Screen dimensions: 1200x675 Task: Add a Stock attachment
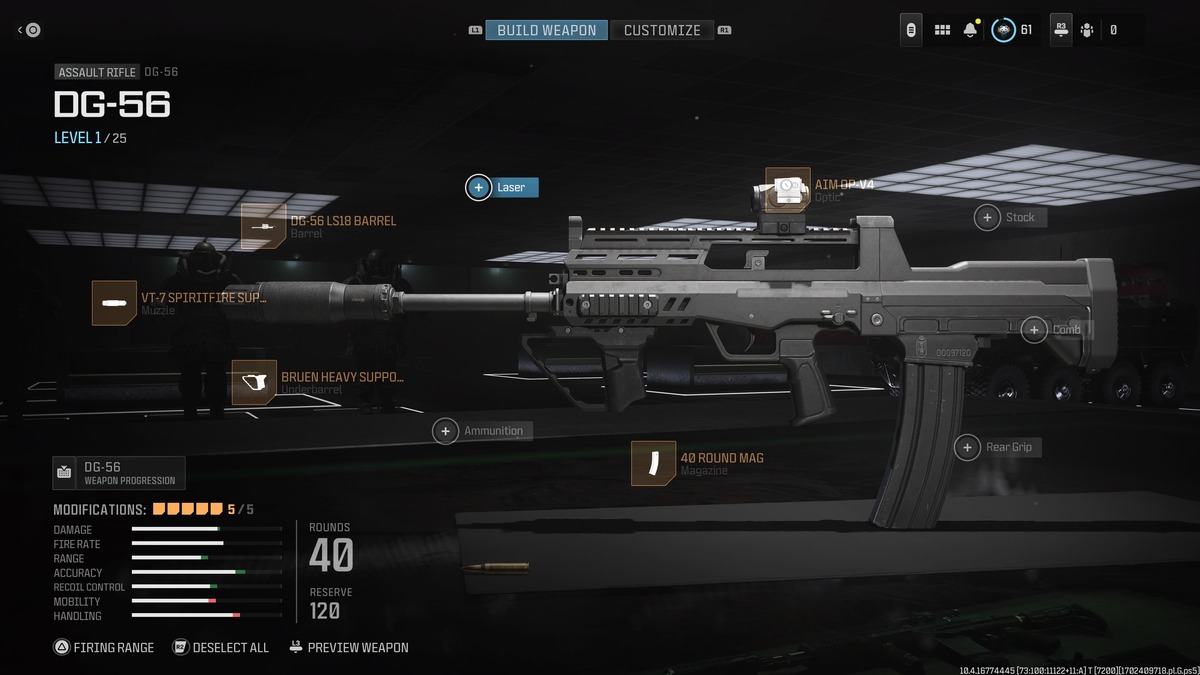[988, 217]
